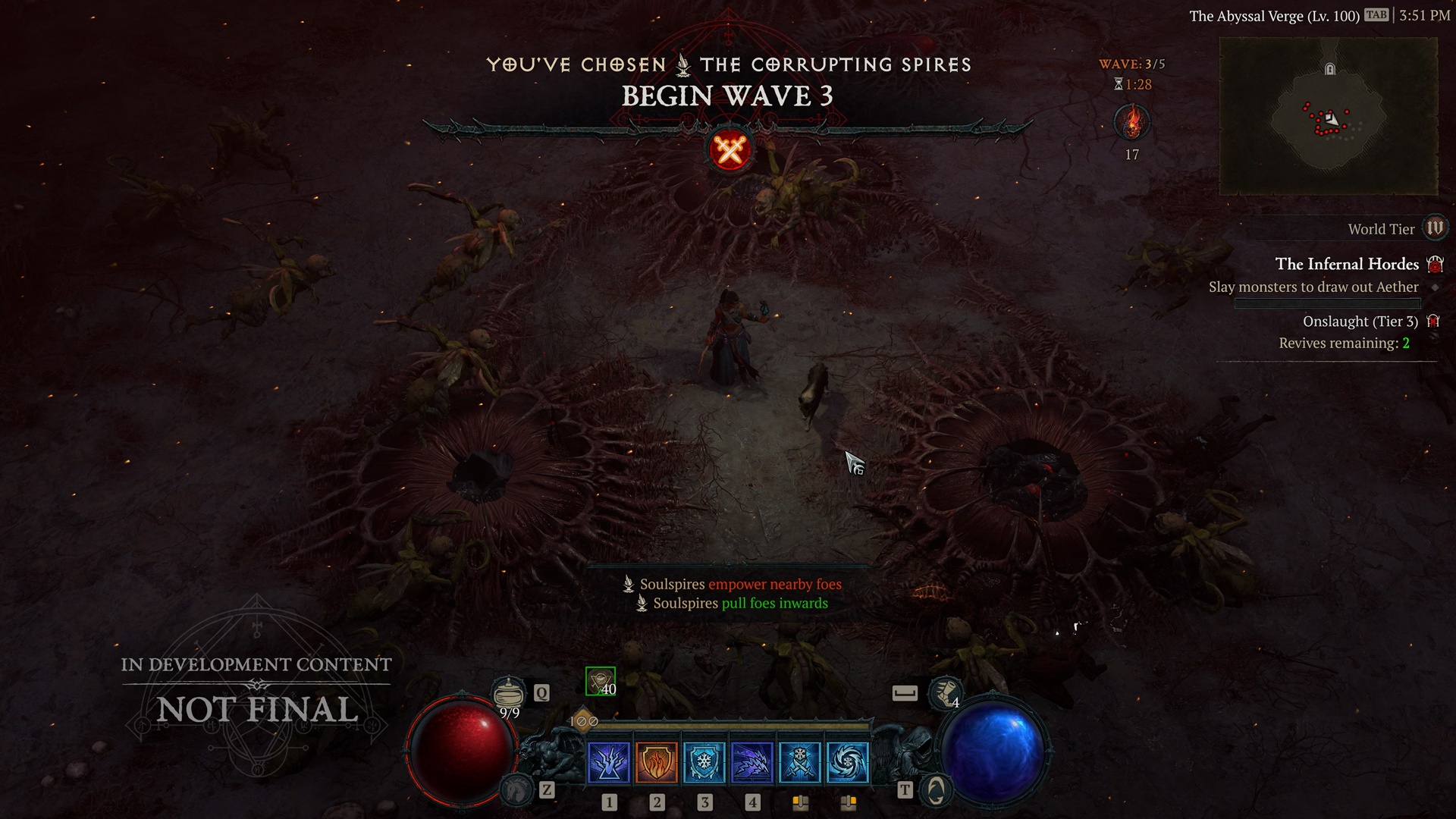Select the Frozen Orb swirl skill icon
Viewport: 1456px width, 819px height.
pyautogui.click(x=849, y=763)
